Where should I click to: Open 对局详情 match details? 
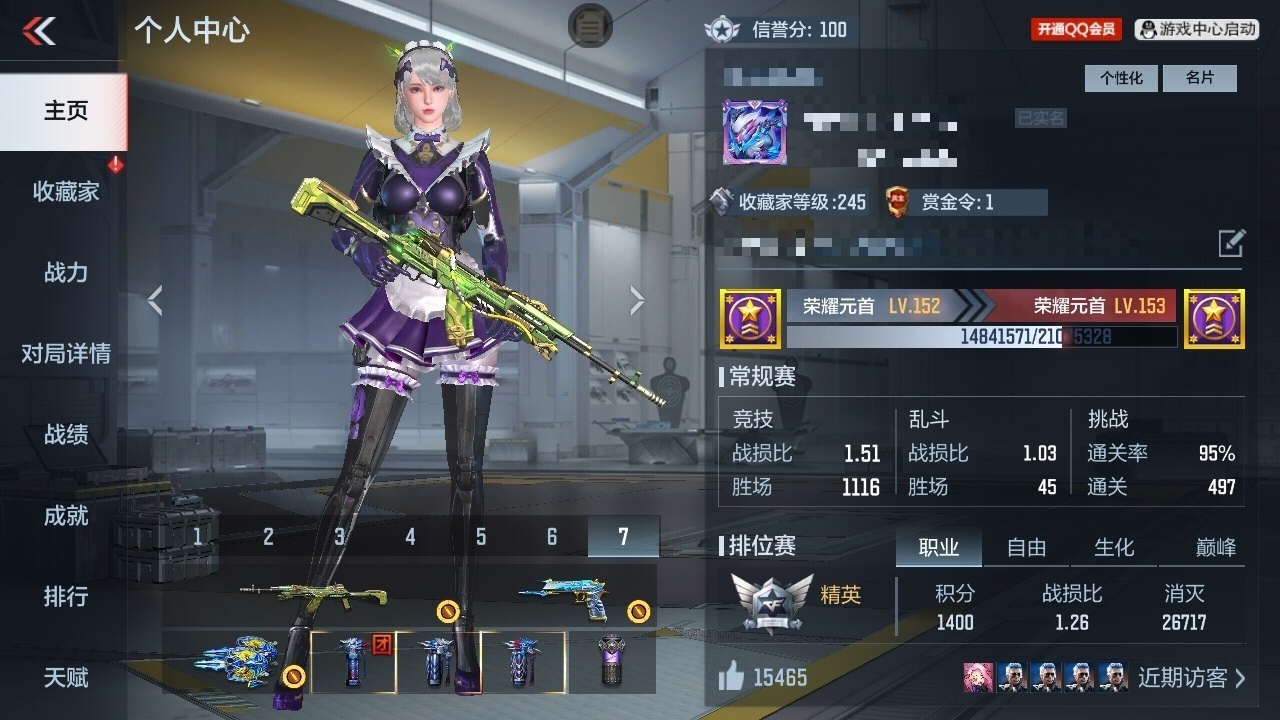pos(65,354)
